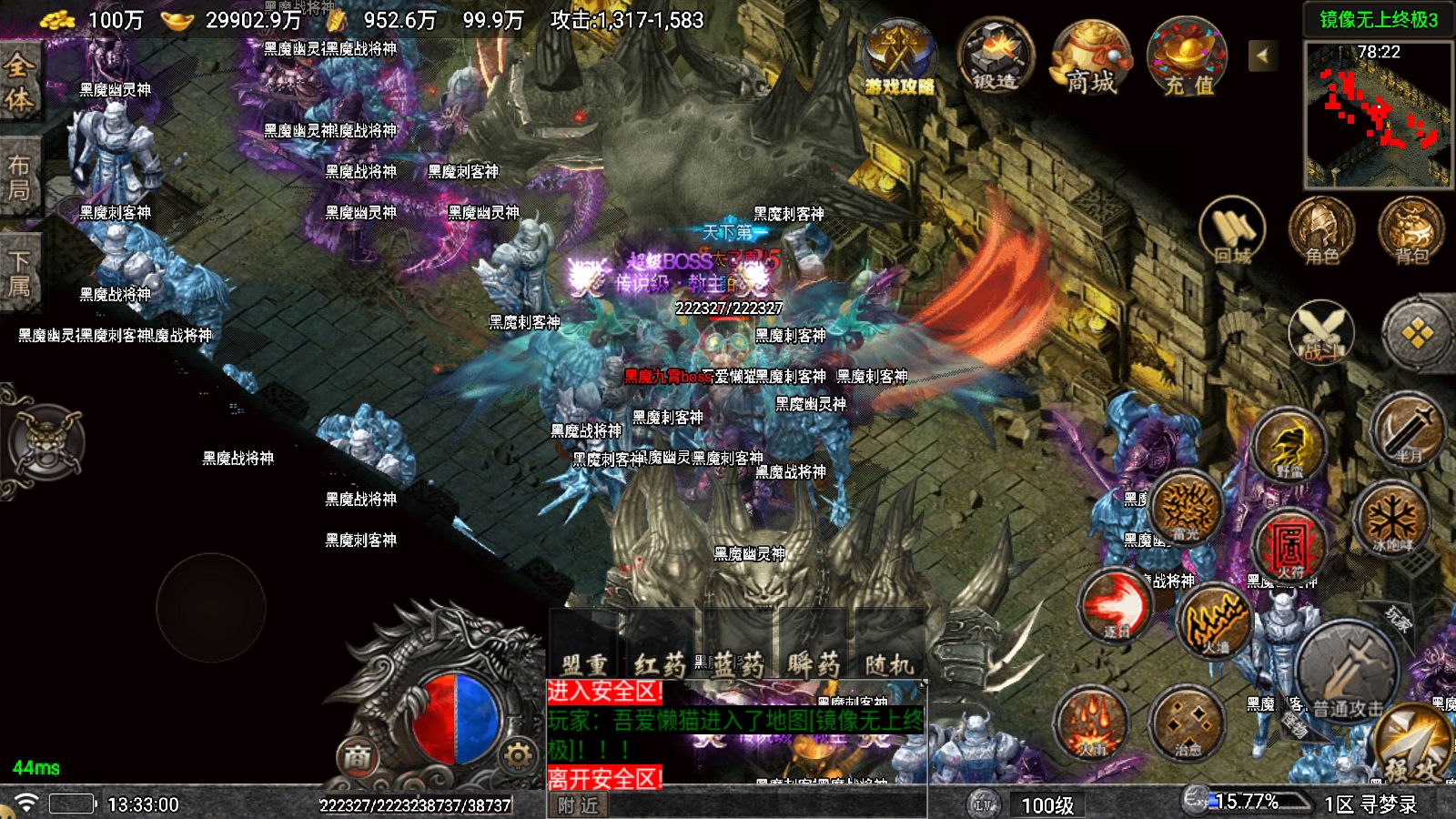Open the 角色 character sheet
This screenshot has width=1456, height=819.
click(x=1321, y=231)
